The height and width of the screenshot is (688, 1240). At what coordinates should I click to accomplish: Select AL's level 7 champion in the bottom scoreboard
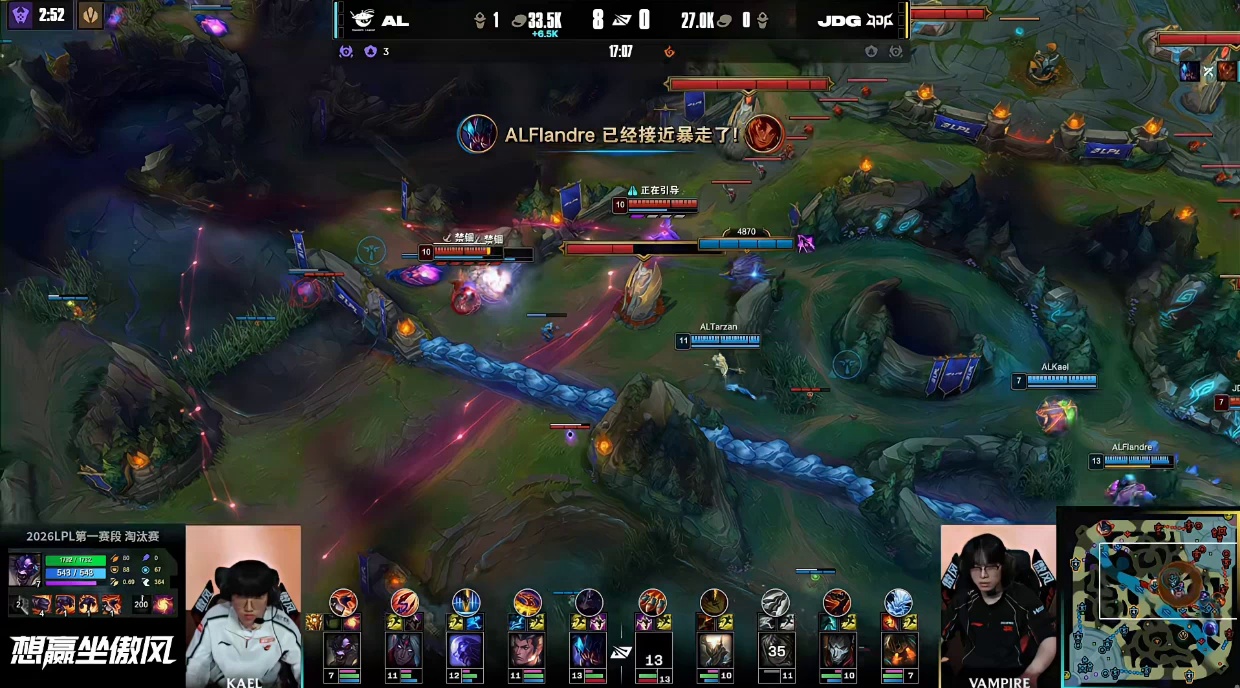342,651
